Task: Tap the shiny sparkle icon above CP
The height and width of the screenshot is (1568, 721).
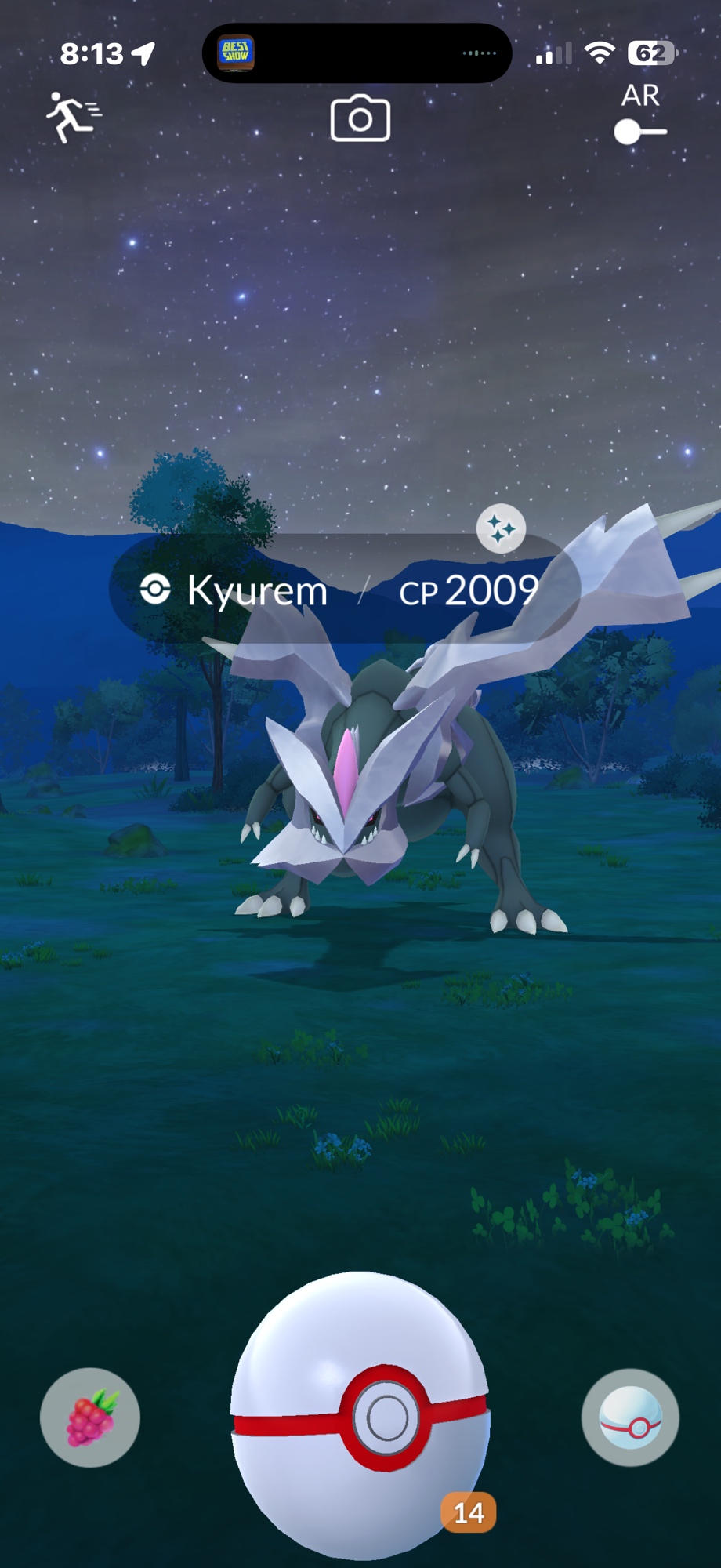Action: [x=501, y=529]
